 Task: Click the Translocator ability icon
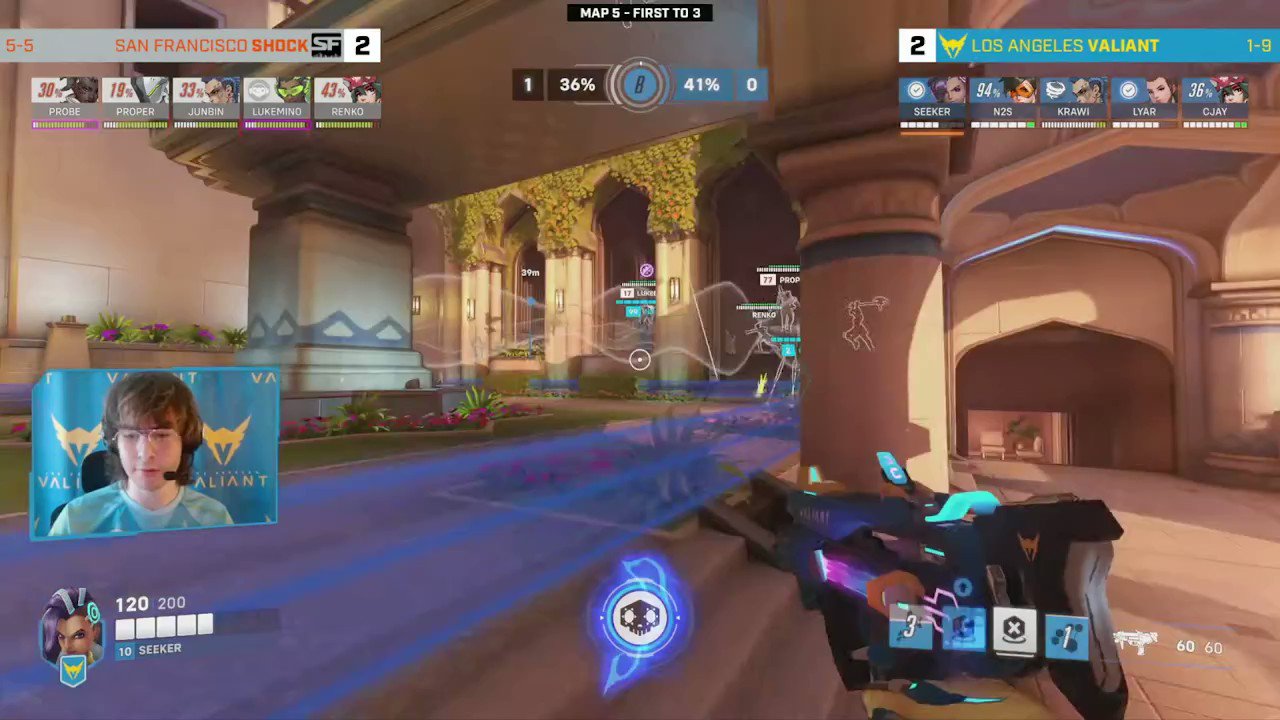[x=962, y=627]
